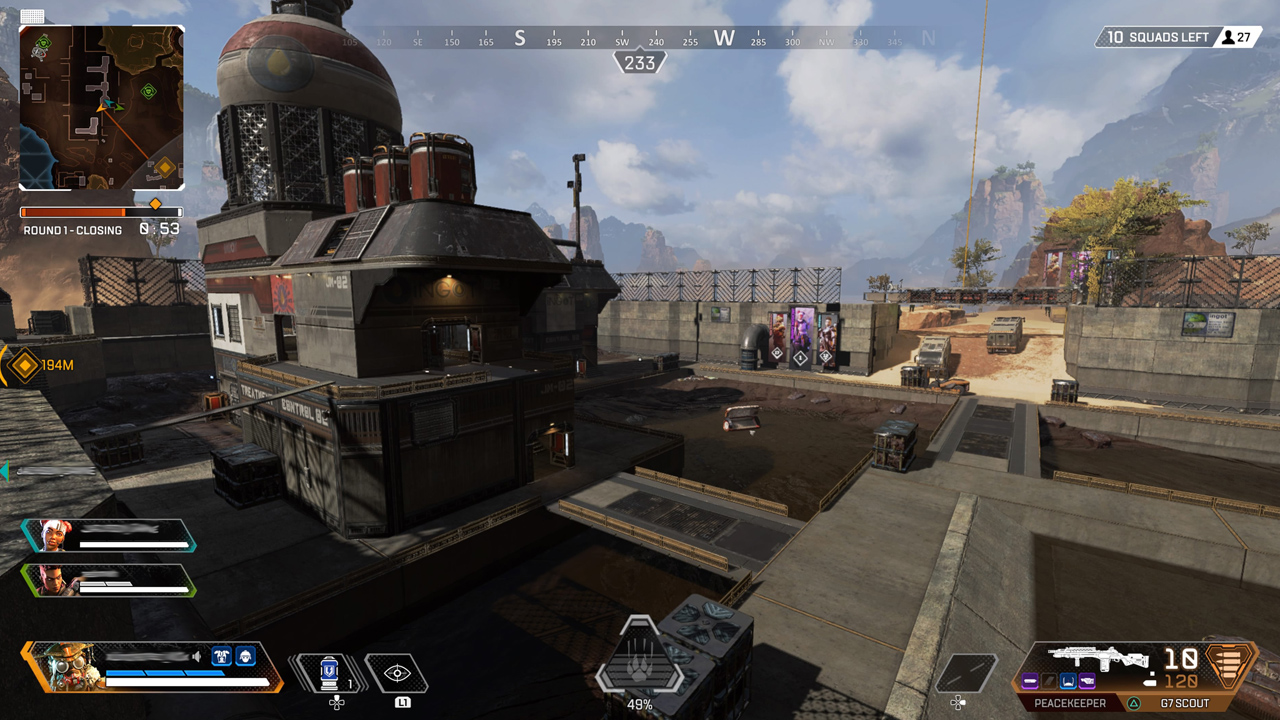1280x720 pixels.
Task: Click the orange objective diamond on minimap
Action: [x=165, y=167]
